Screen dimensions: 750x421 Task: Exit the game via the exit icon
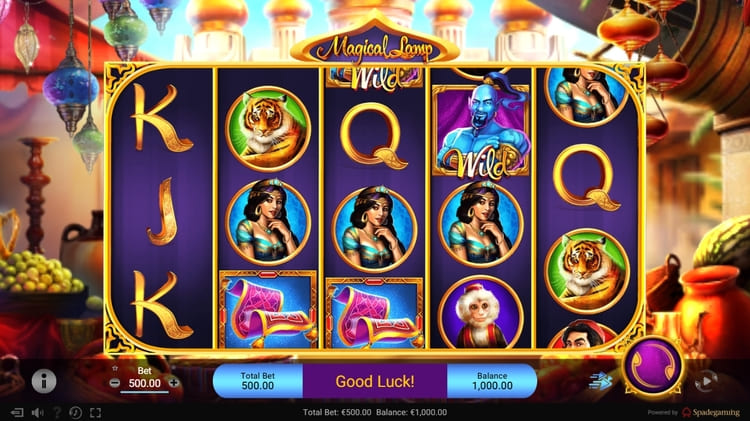pyautogui.click(x=17, y=412)
